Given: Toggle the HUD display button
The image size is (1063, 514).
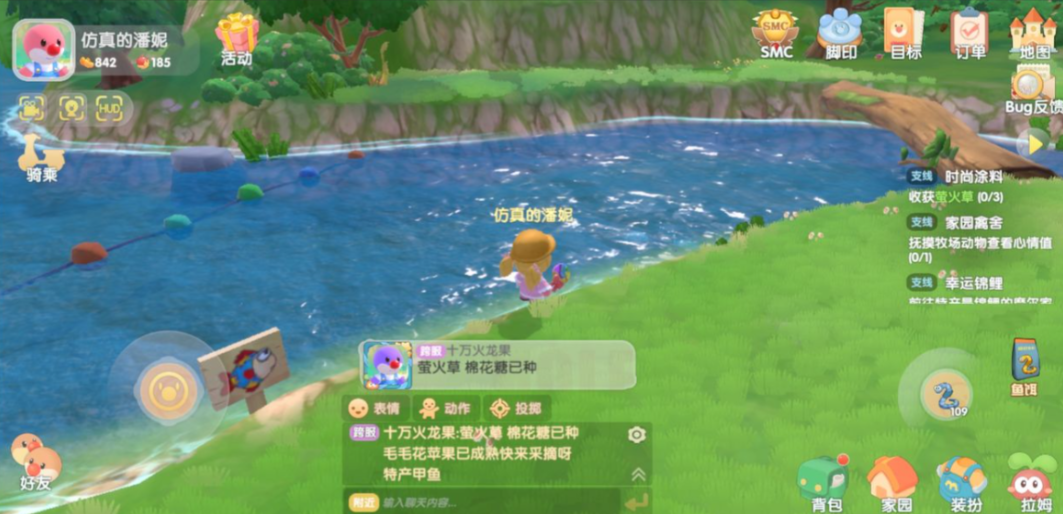Looking at the screenshot, I should (109, 108).
